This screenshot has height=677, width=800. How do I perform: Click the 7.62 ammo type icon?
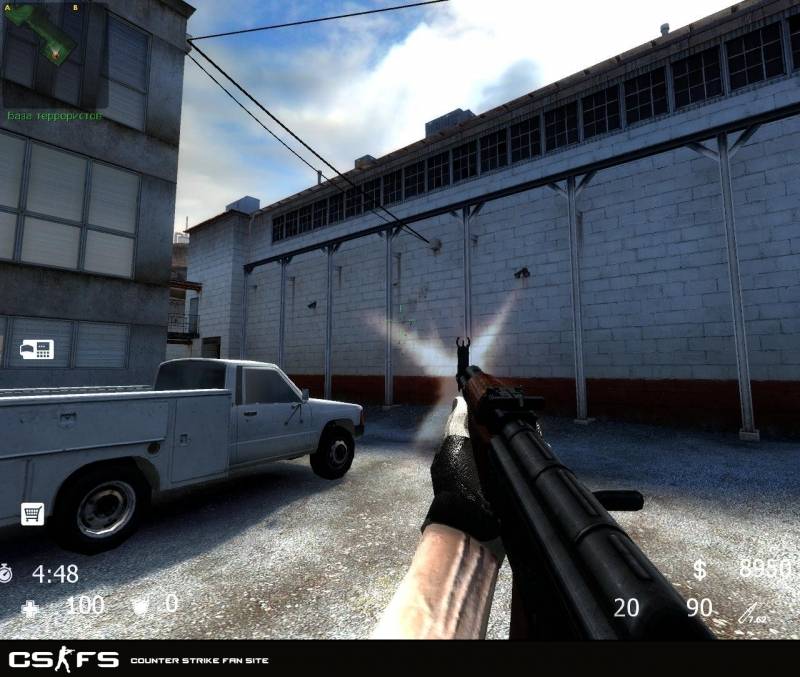coord(750,612)
